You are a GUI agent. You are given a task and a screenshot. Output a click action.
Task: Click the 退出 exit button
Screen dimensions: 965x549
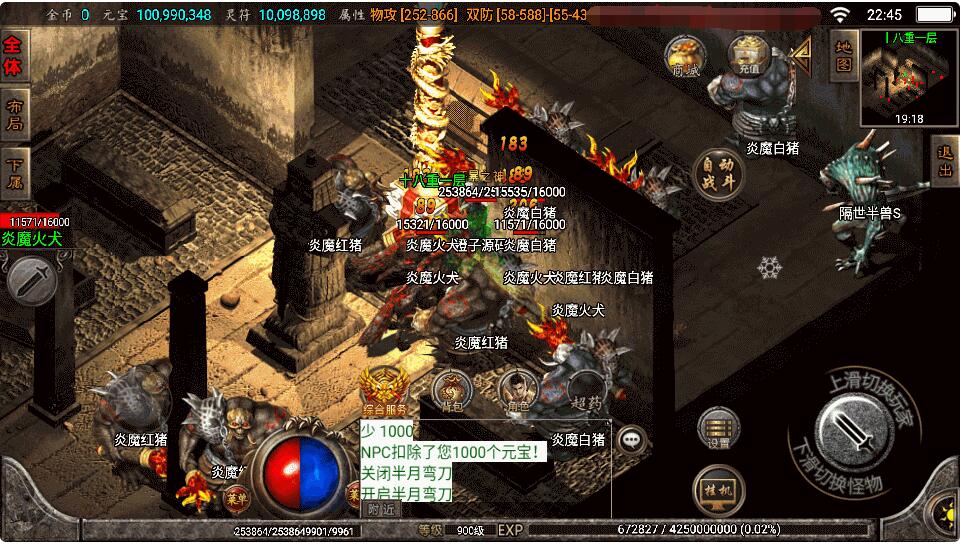tap(945, 161)
